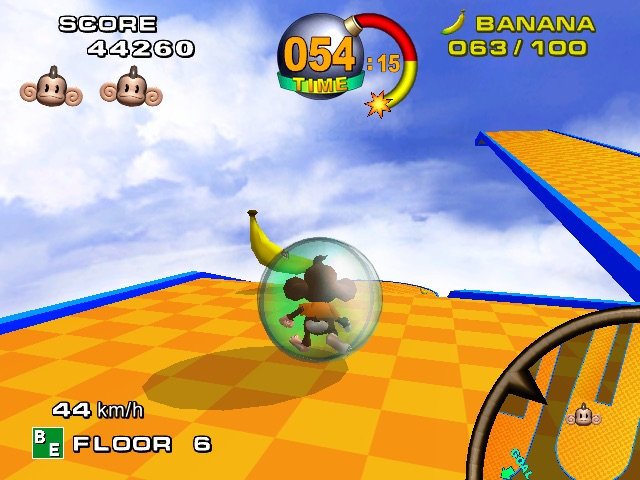Image resolution: width=640 pixels, height=480 pixels.
Task: Click the banana icon beside the BANANA label
Action: [454, 23]
